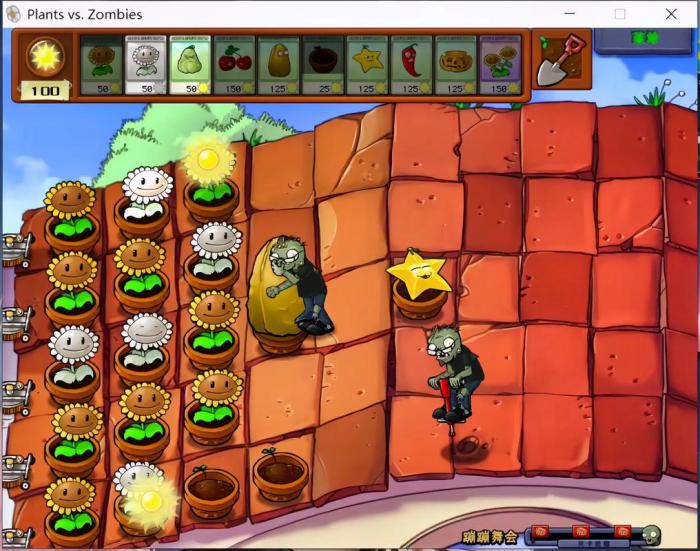Select the Cherry Bomb seed packet
Image resolution: width=700 pixels, height=551 pixels.
(233, 65)
